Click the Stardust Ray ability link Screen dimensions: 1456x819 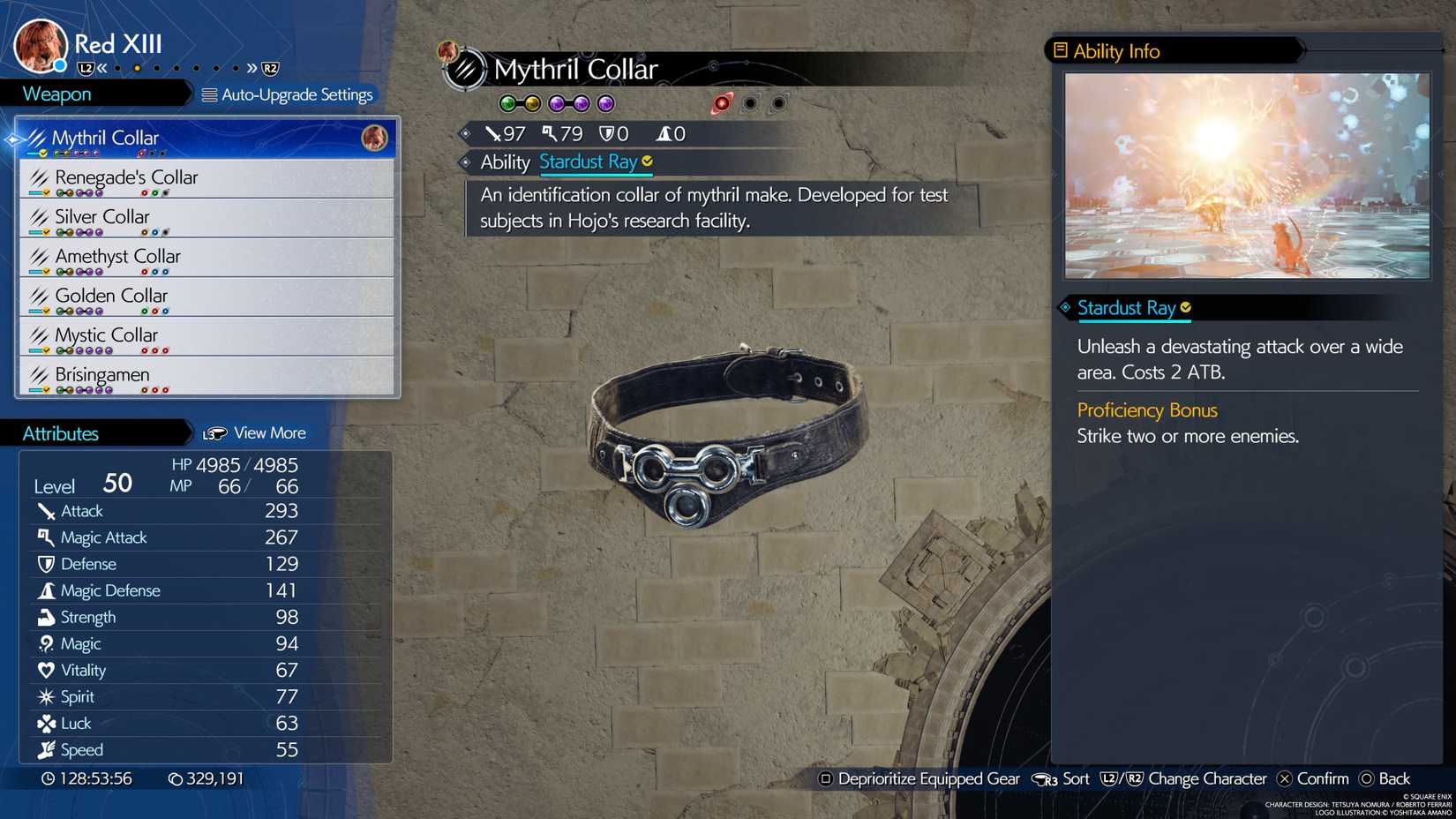click(588, 162)
